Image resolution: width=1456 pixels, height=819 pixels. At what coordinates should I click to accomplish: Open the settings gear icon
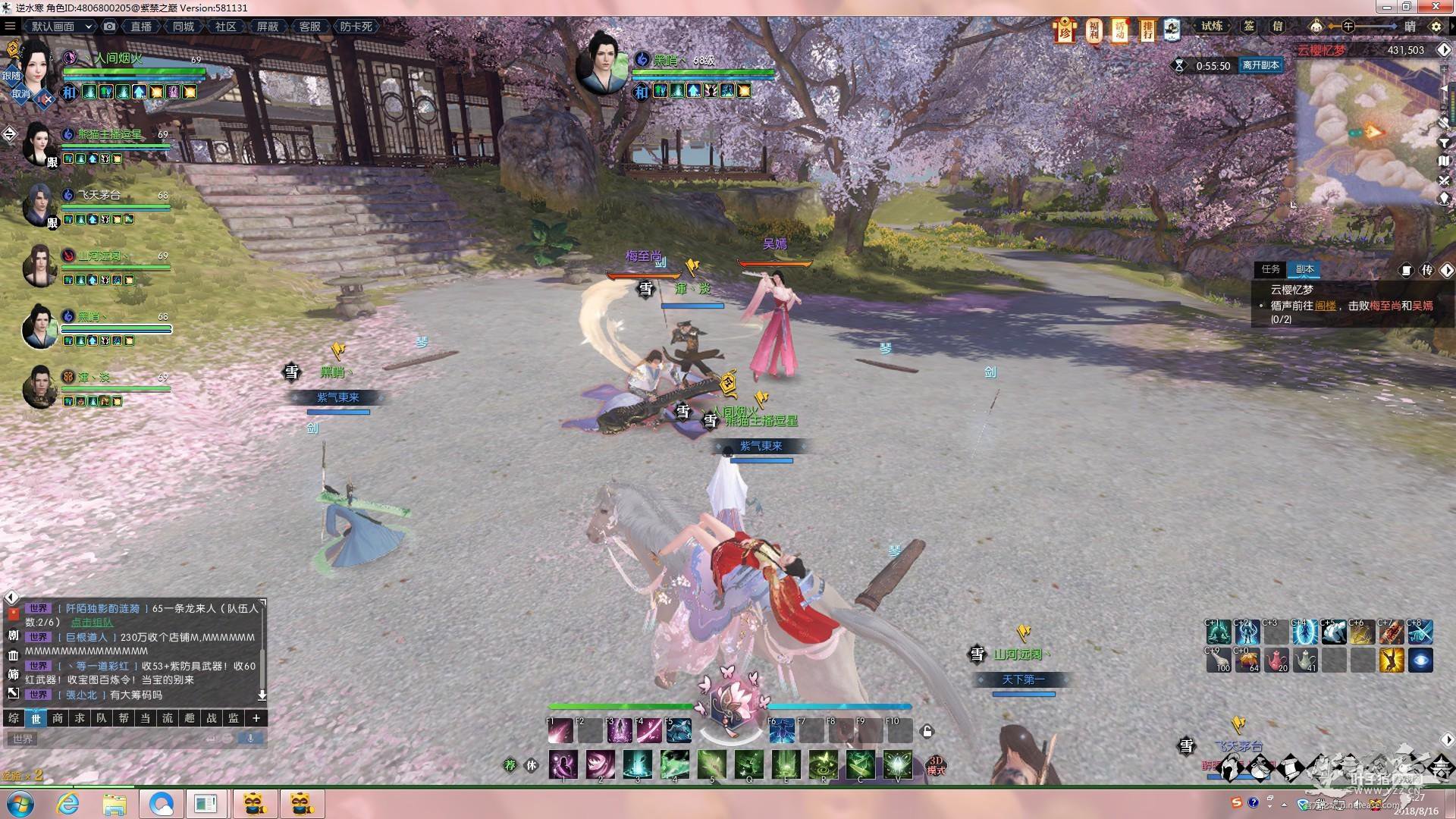(1436, 27)
